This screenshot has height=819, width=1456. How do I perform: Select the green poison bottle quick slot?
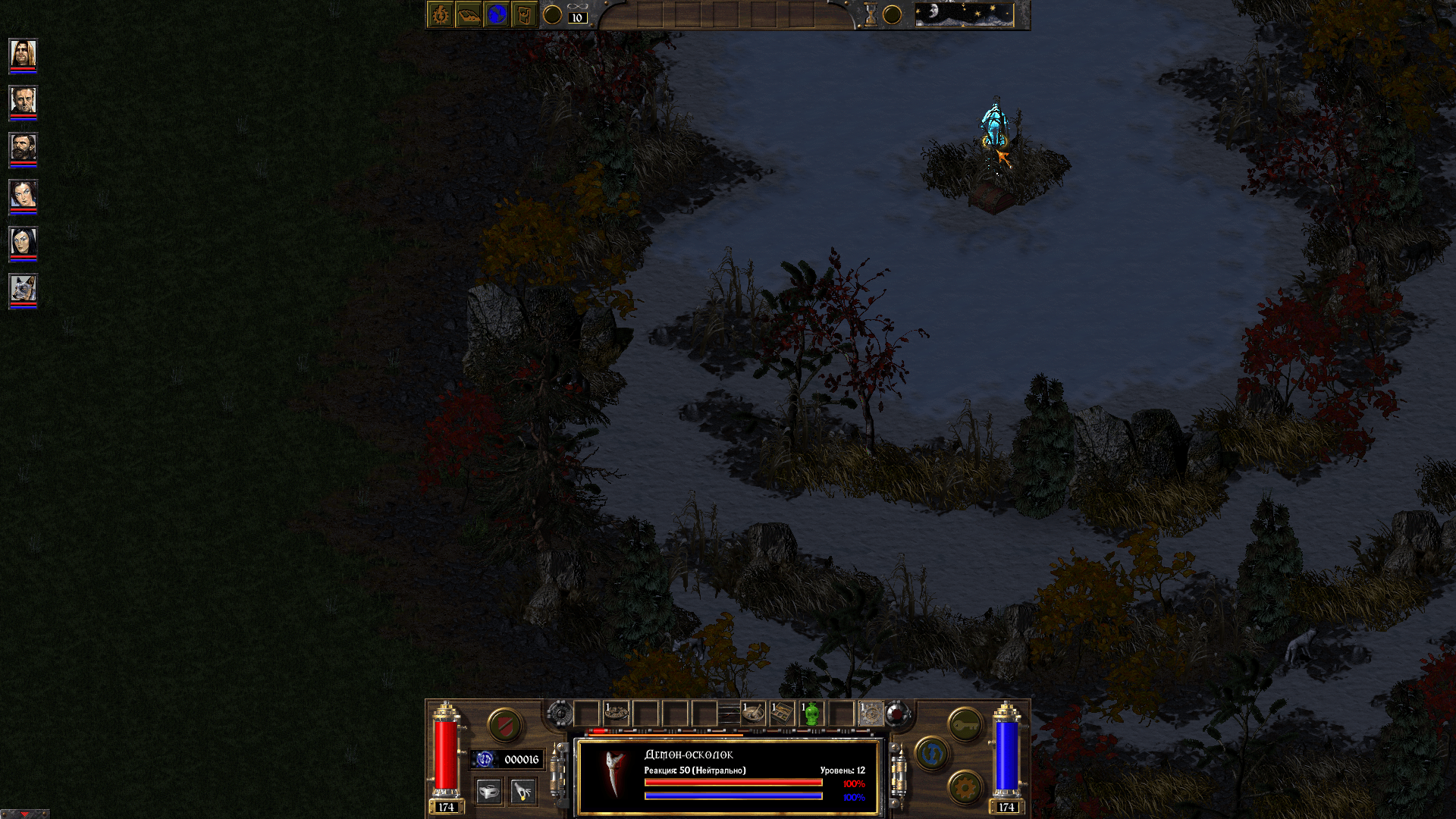(x=811, y=712)
